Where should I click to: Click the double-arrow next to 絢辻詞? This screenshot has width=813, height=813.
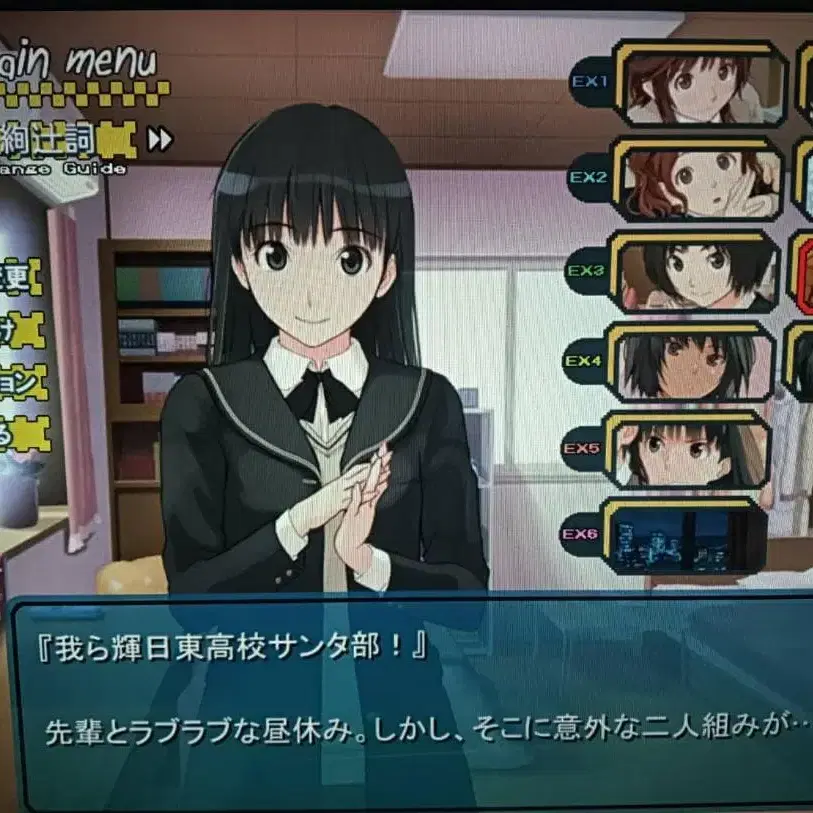tap(160, 139)
